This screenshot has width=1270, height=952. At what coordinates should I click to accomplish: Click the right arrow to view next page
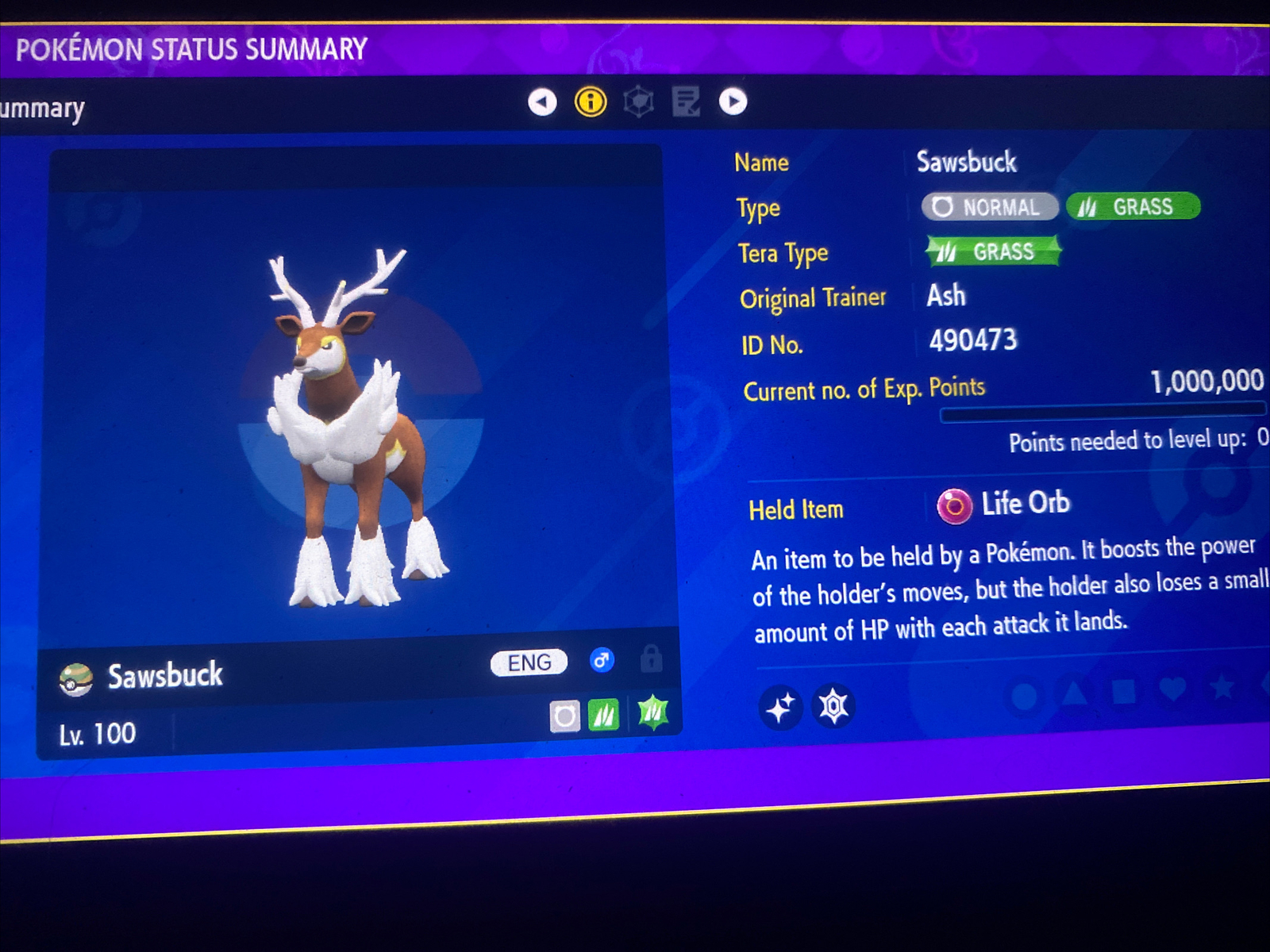click(x=733, y=102)
